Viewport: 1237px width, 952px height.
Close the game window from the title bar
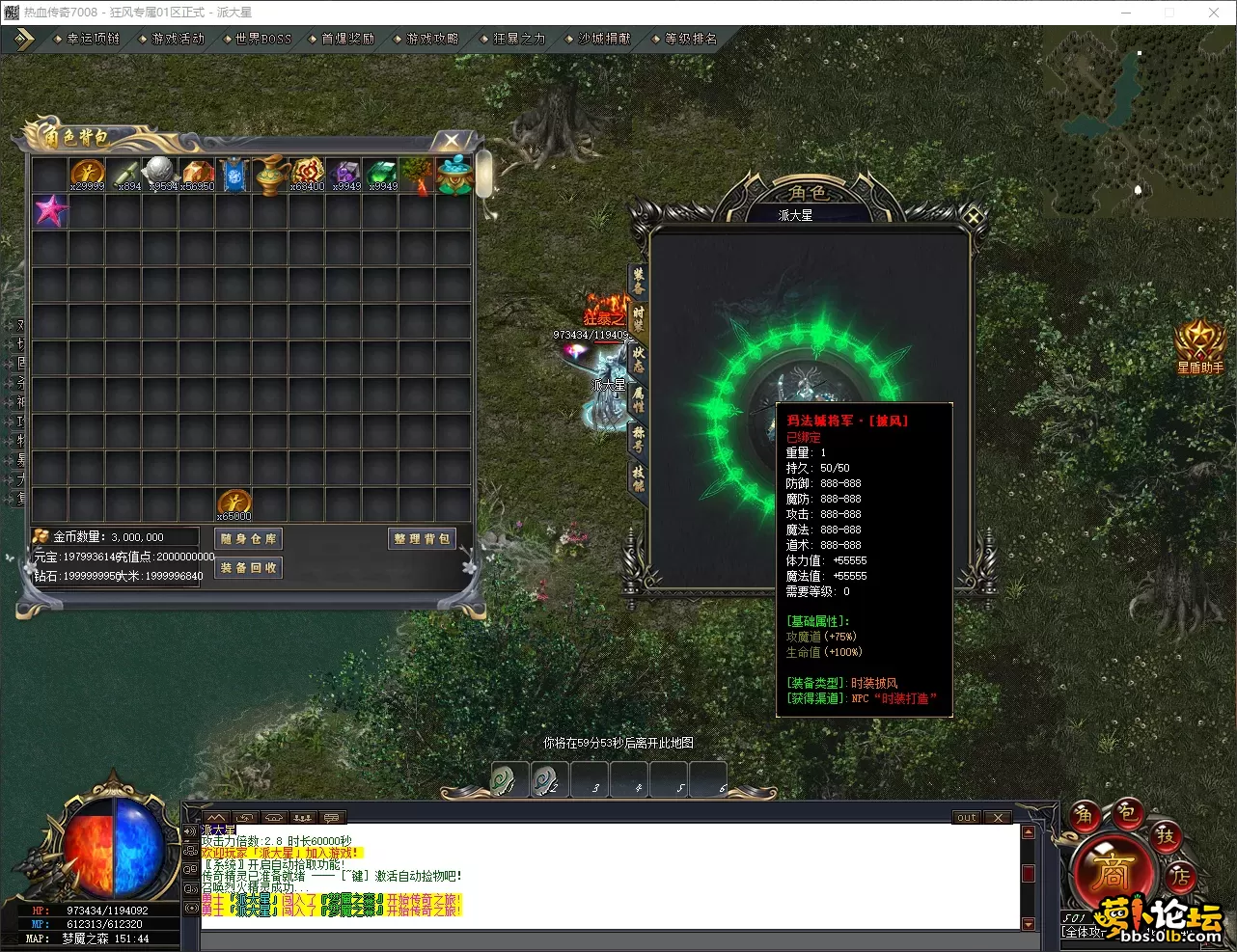1214,13
